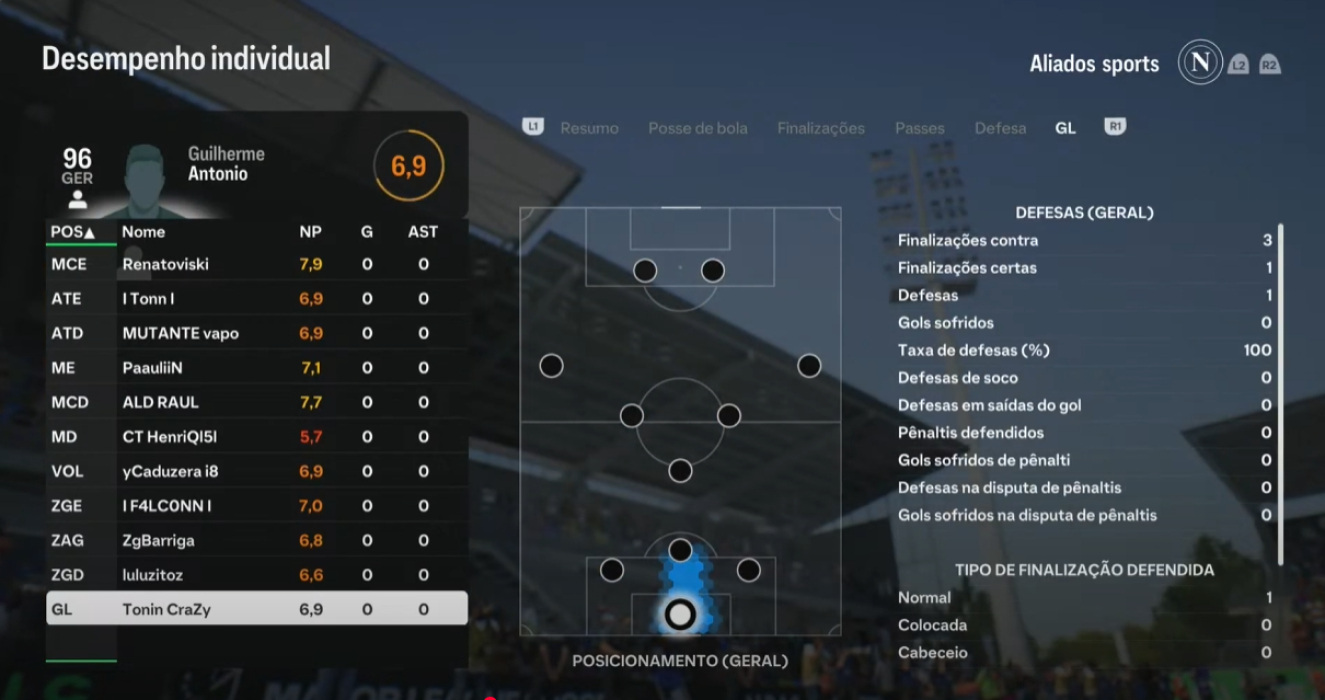The width and height of the screenshot is (1325, 700).
Task: Open the Posse de bola tab
Action: coord(697,128)
